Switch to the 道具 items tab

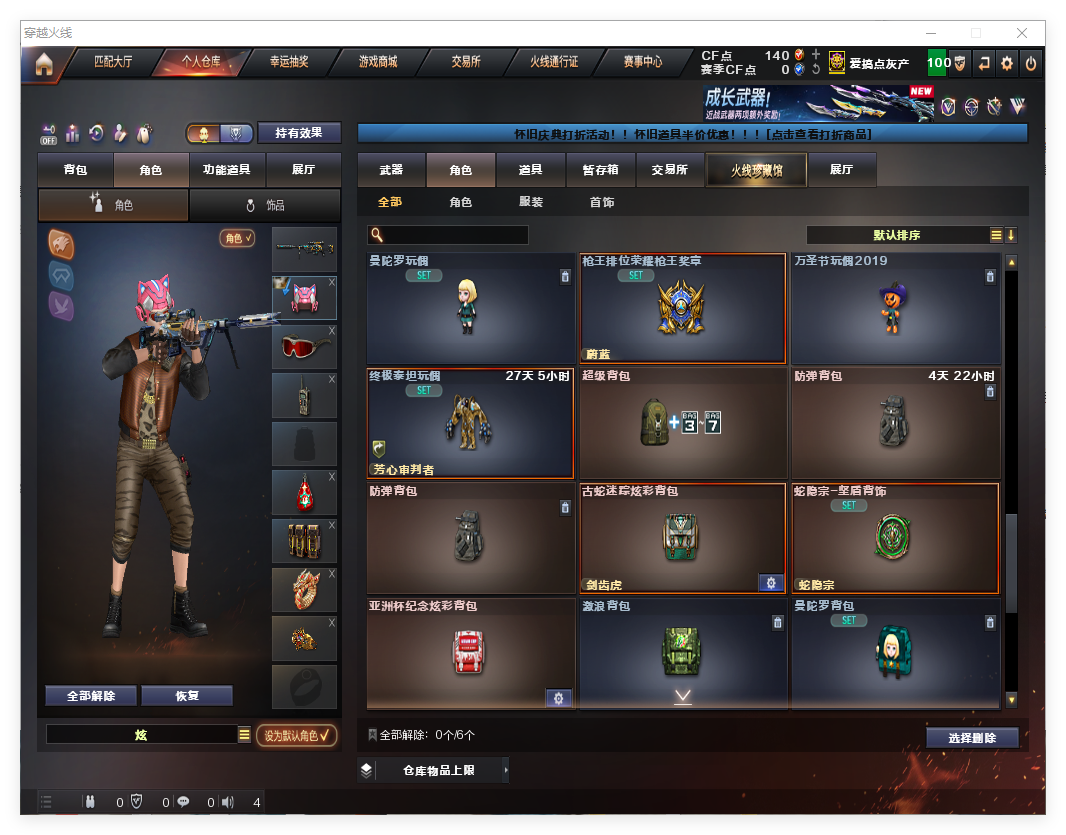531,170
